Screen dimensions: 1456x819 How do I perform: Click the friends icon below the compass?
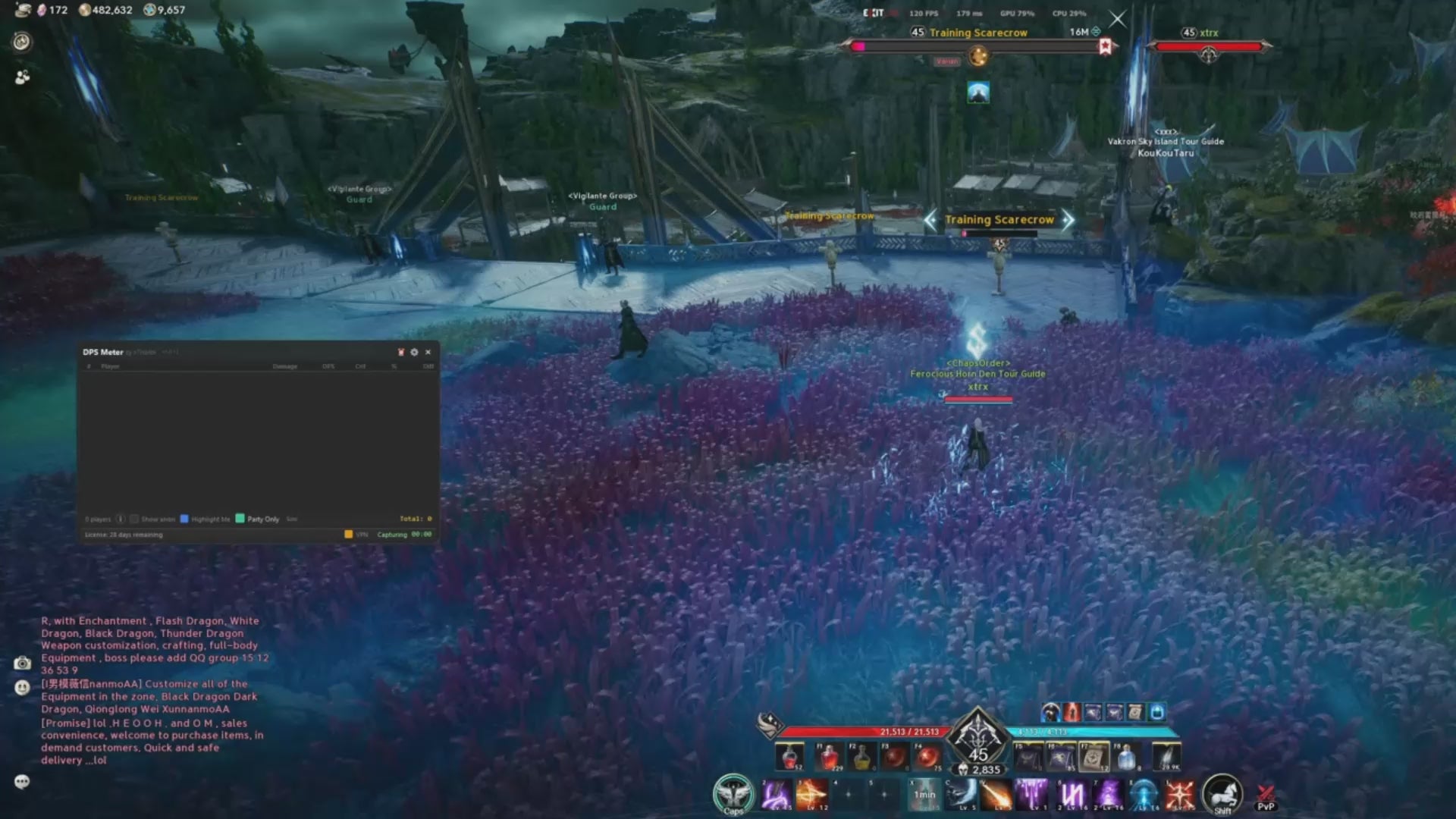click(x=21, y=76)
